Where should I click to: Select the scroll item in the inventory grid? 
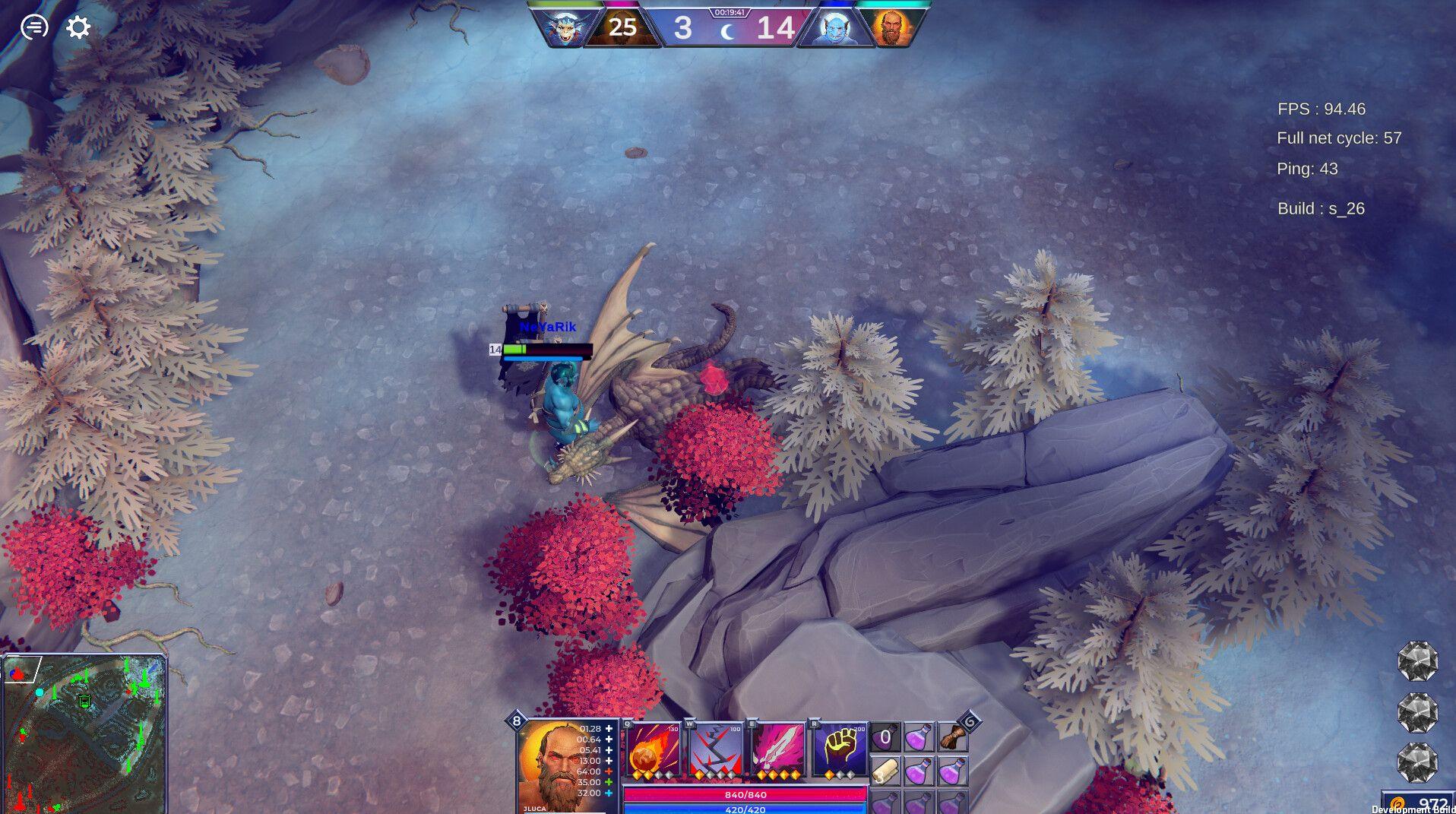pos(885,770)
